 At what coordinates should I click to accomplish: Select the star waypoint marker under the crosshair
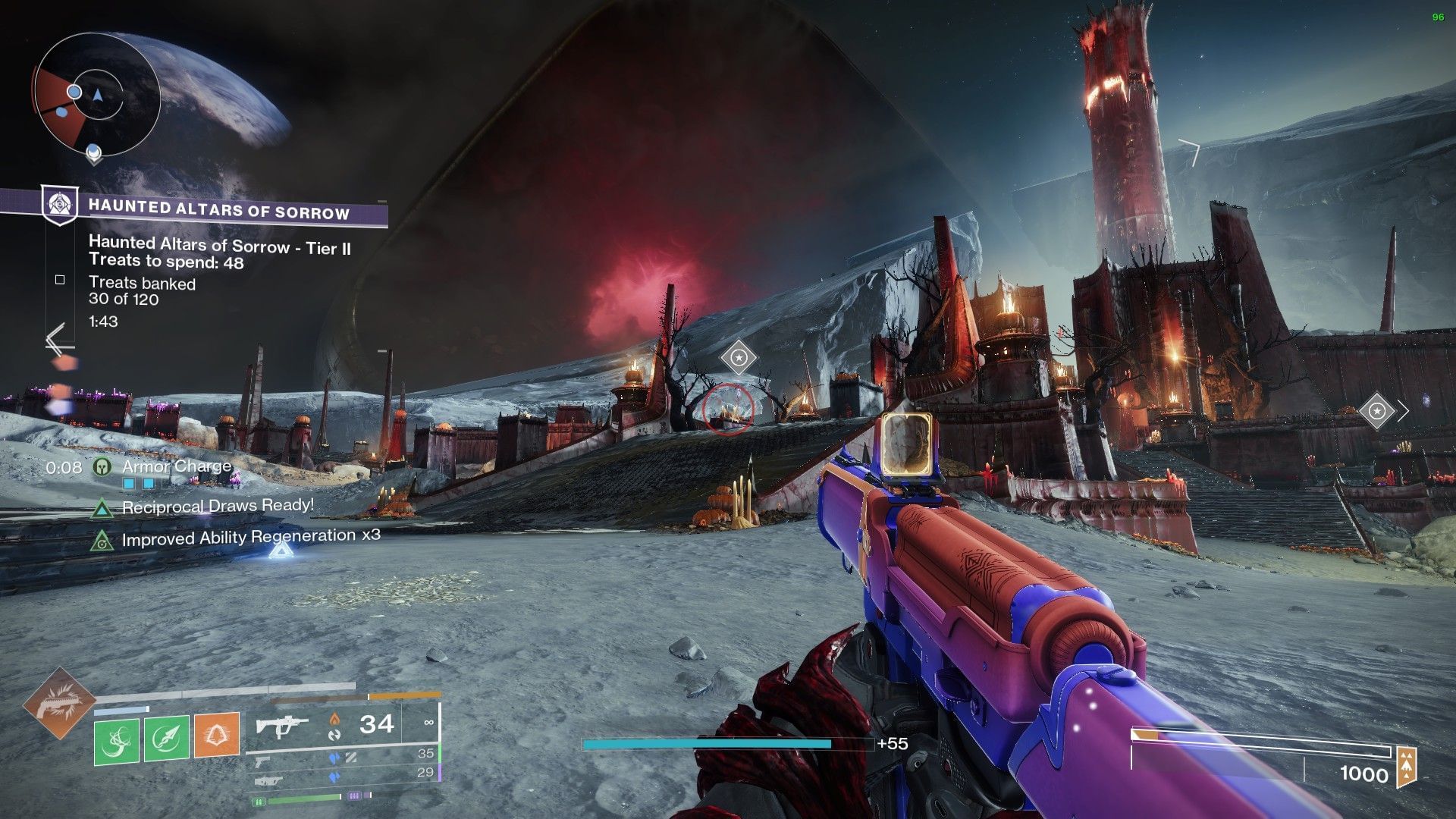click(x=739, y=357)
